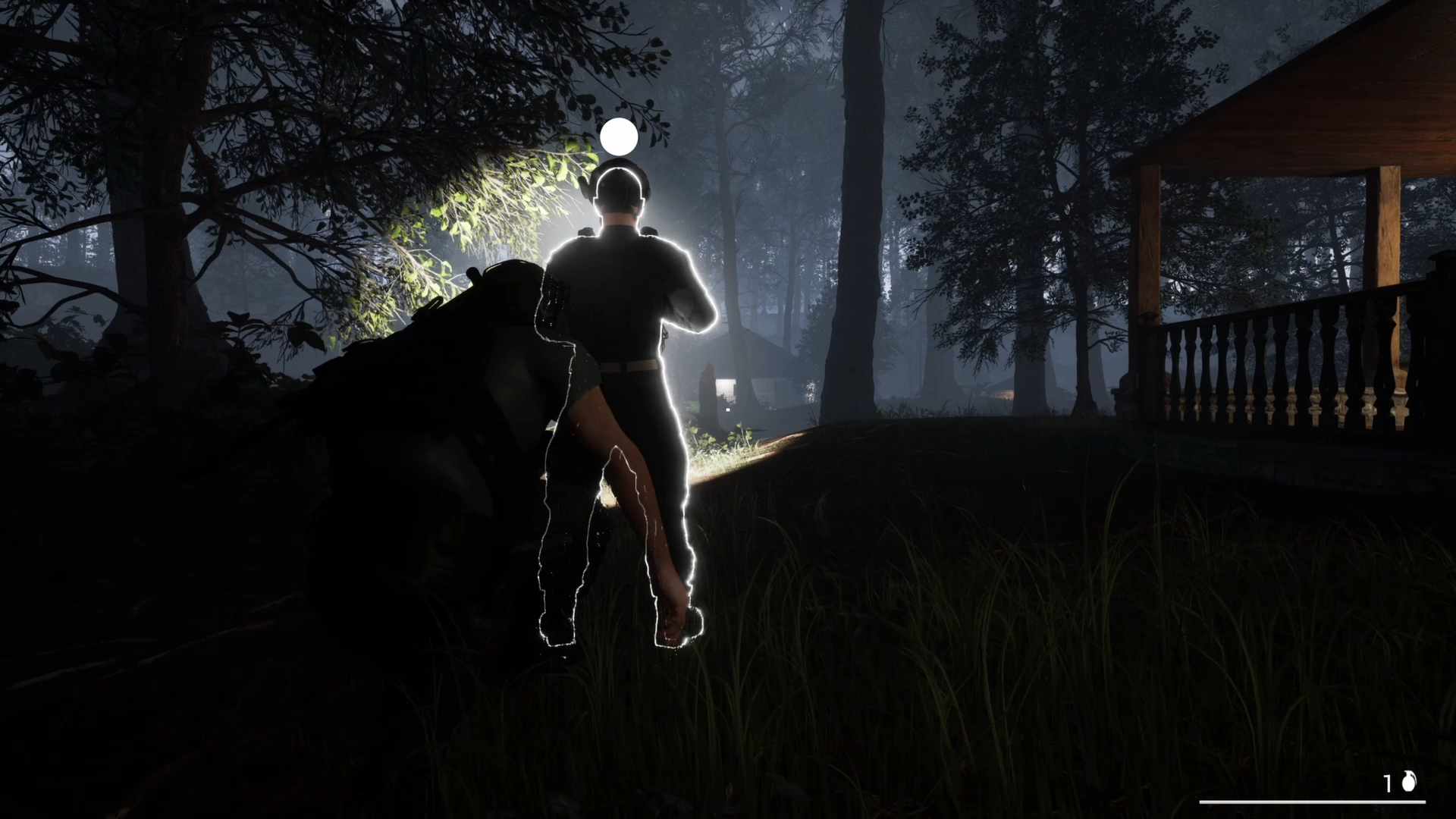Click the tall grass in the foreground

(x=948, y=682)
